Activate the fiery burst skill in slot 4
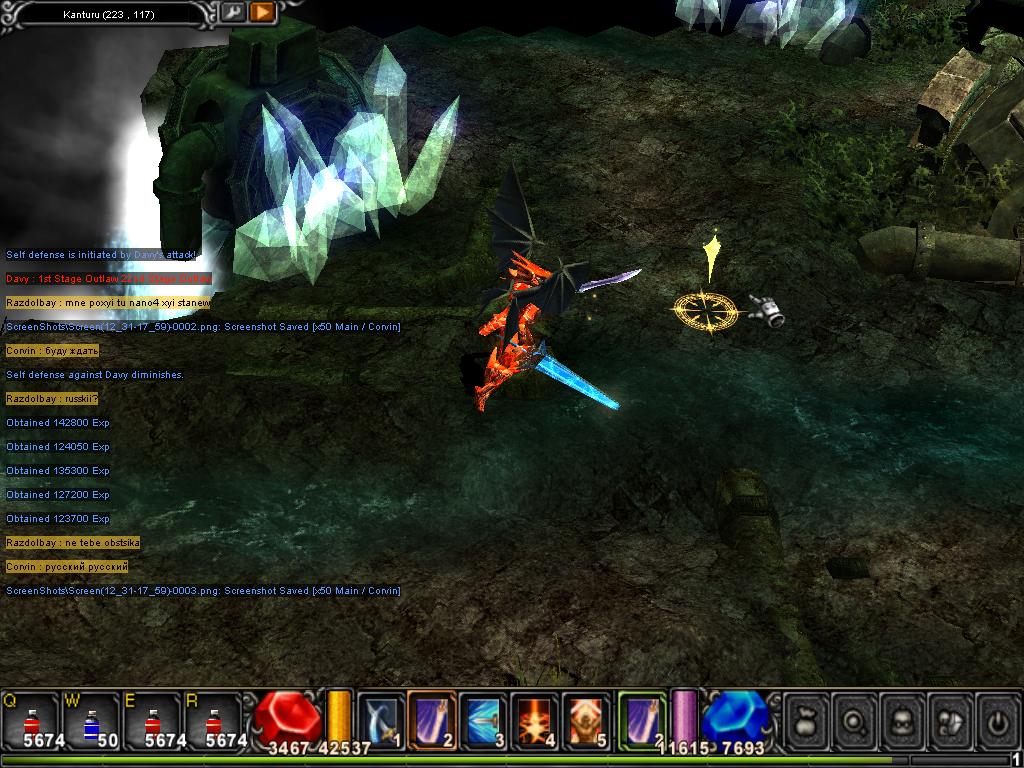1024x768 pixels. 534,720
